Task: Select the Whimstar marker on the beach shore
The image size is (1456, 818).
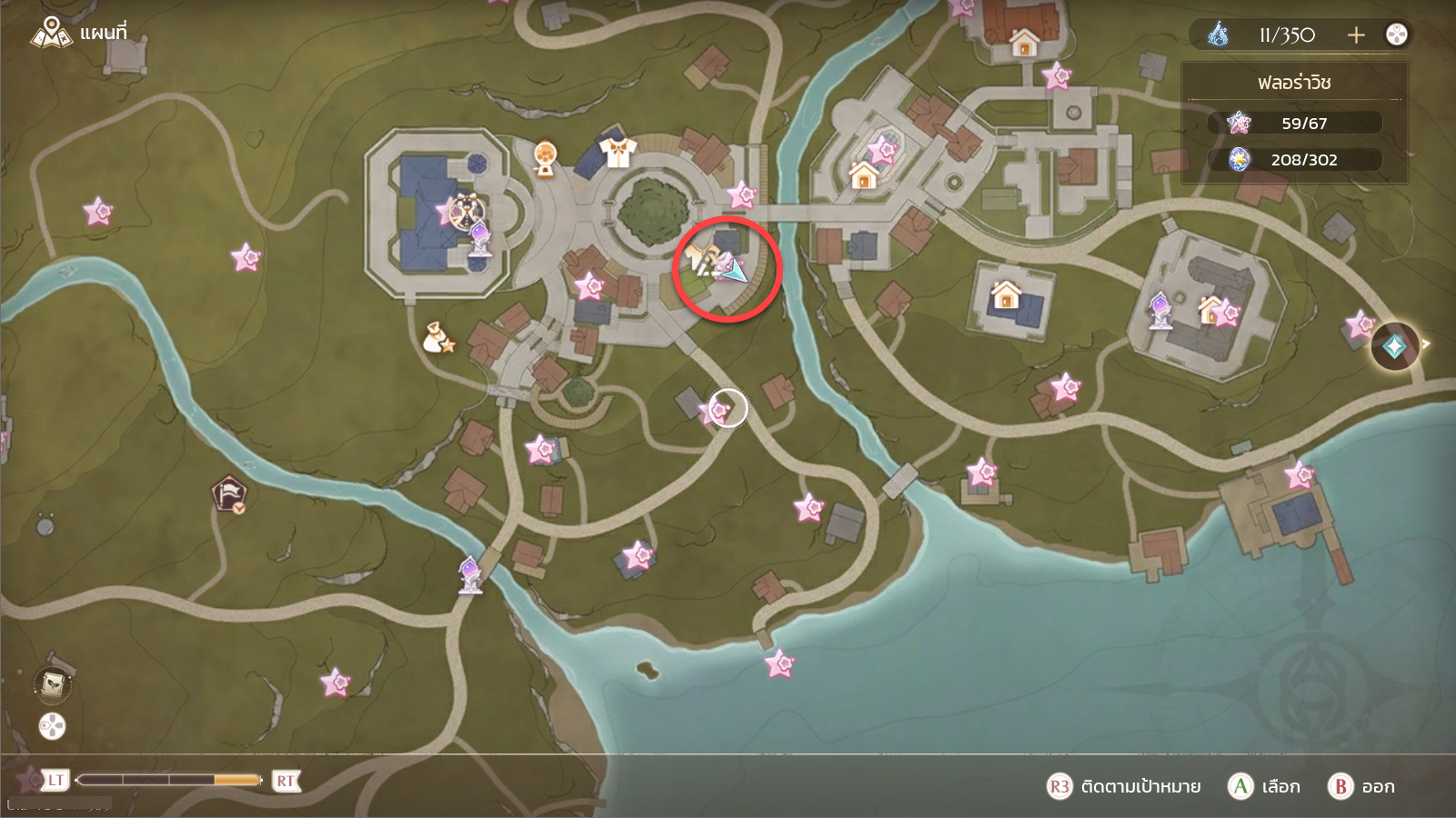Action: [x=779, y=664]
